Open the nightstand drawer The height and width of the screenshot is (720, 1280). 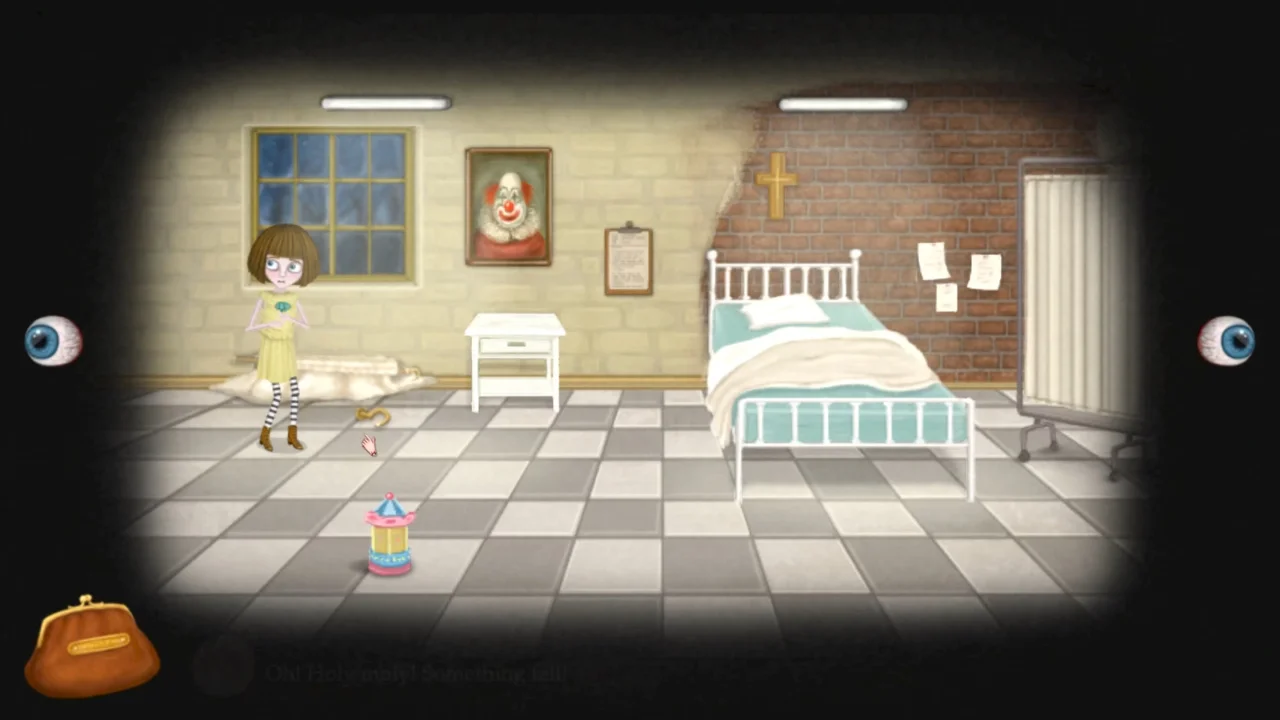click(x=517, y=345)
